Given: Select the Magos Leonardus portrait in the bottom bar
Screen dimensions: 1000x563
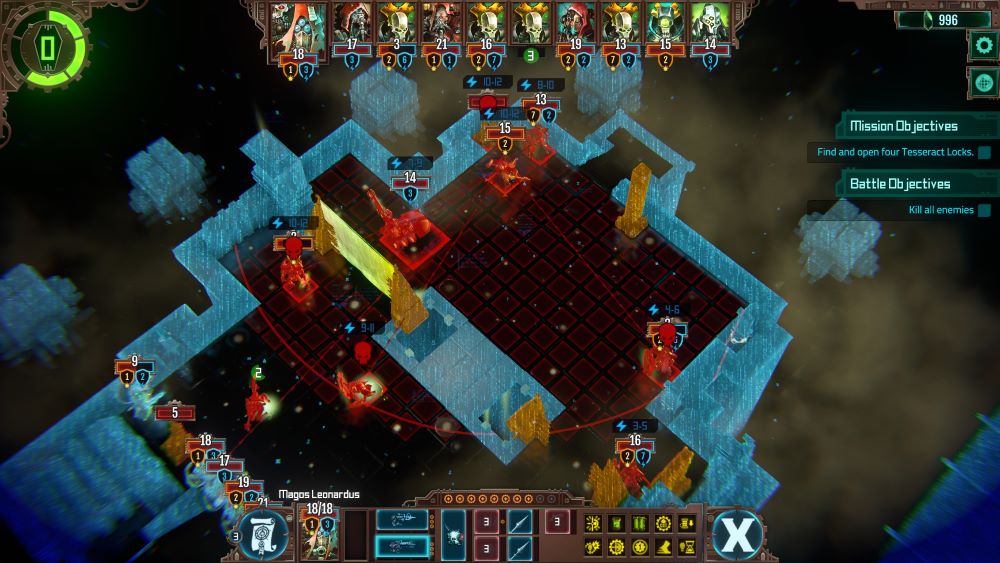Looking at the screenshot, I should click(318, 534).
